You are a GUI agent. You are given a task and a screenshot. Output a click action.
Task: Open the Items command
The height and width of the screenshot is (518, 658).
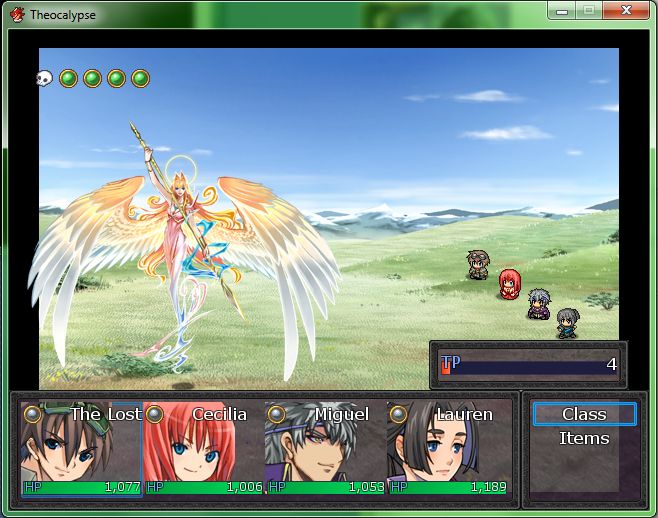pos(584,438)
